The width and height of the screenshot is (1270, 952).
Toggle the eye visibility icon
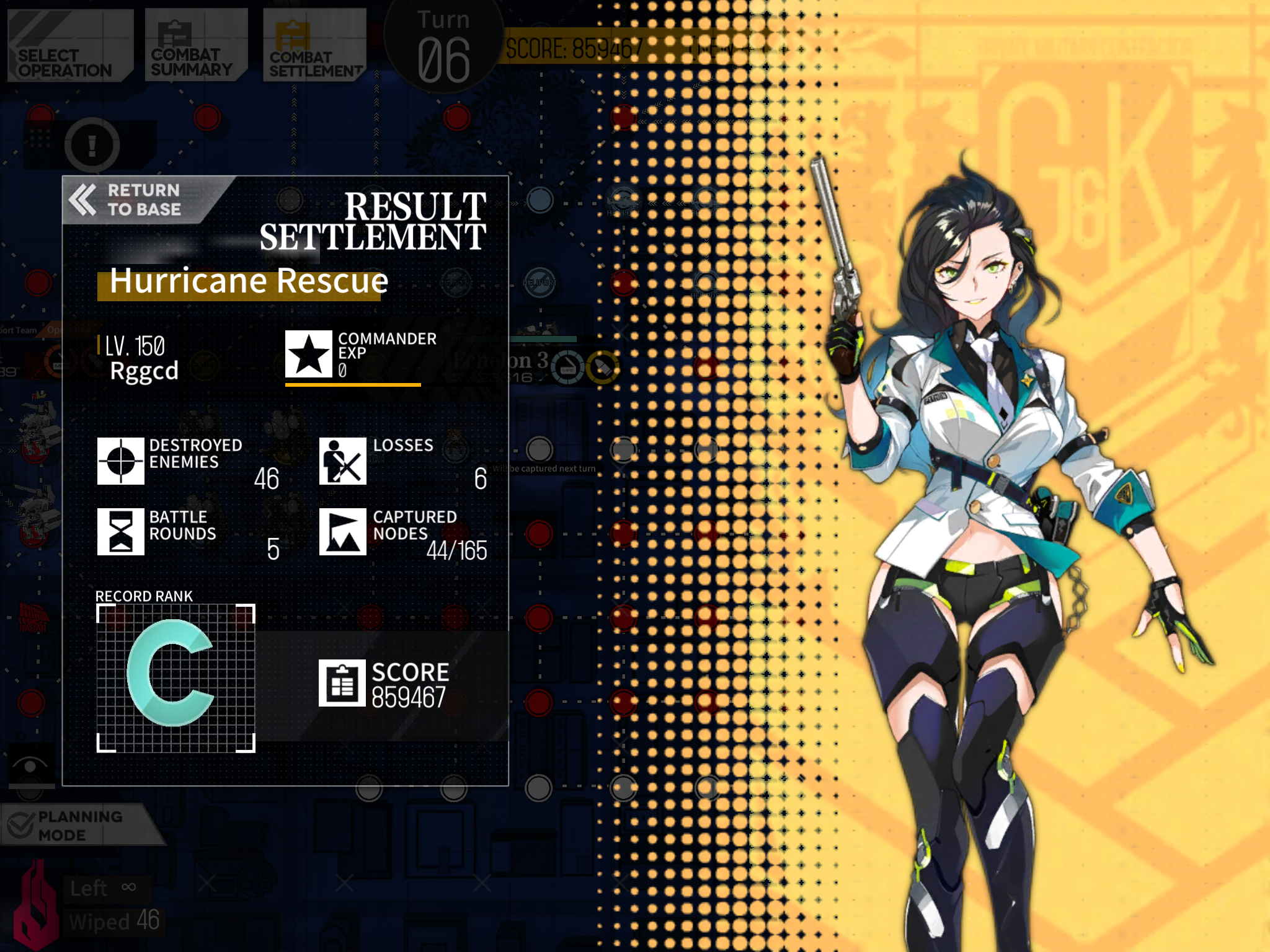point(30,766)
